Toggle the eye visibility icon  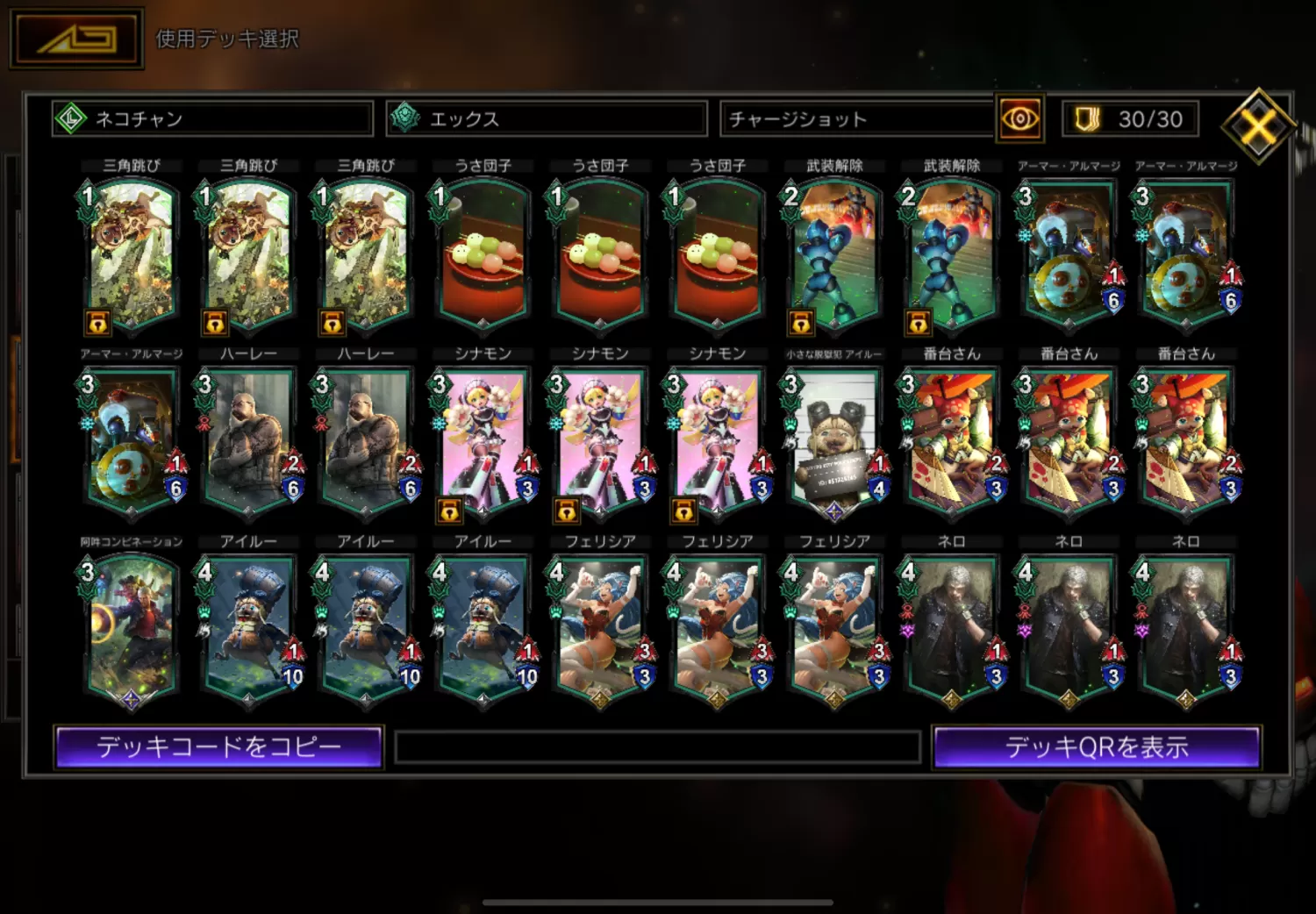tap(1019, 118)
